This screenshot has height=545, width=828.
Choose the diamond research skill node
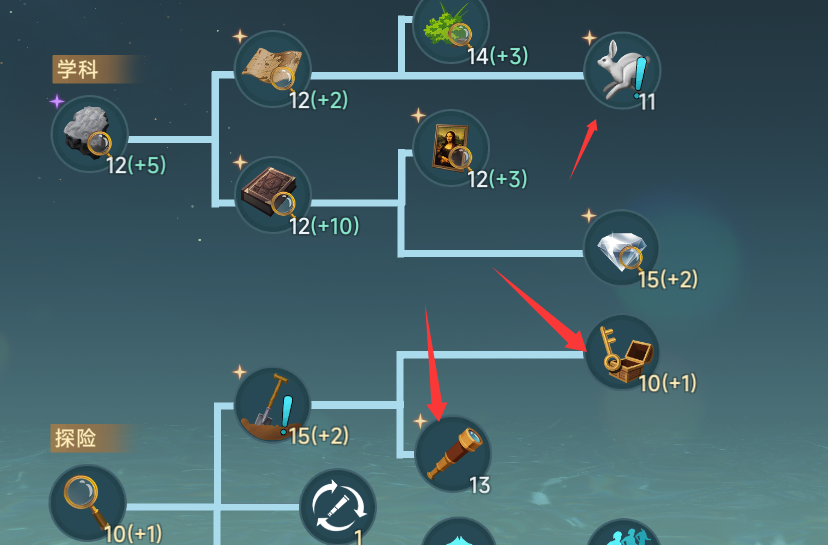click(621, 247)
